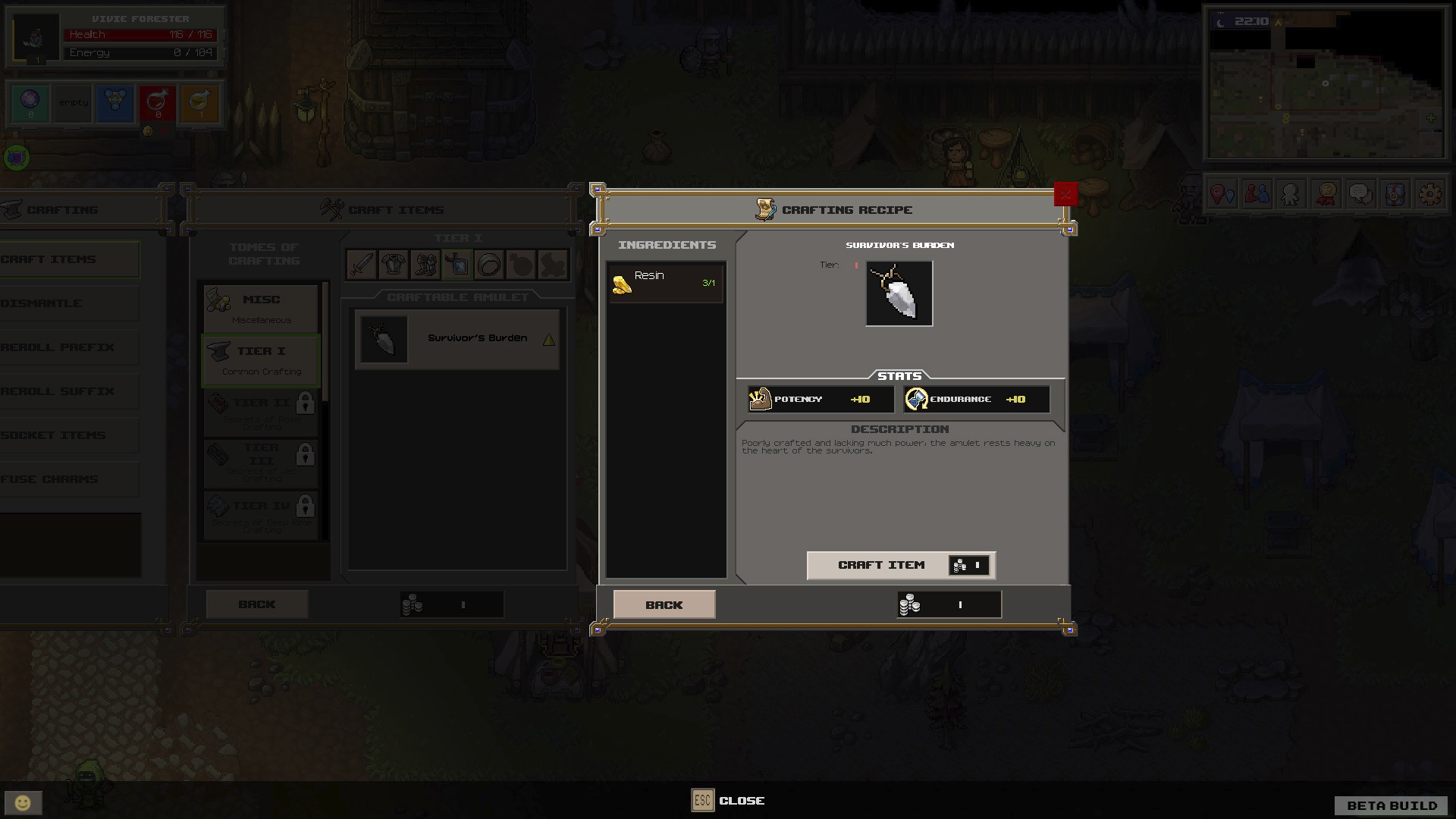Screen dimensions: 1456x819
Task: Close the Crafting Recipe window
Action: (1065, 194)
